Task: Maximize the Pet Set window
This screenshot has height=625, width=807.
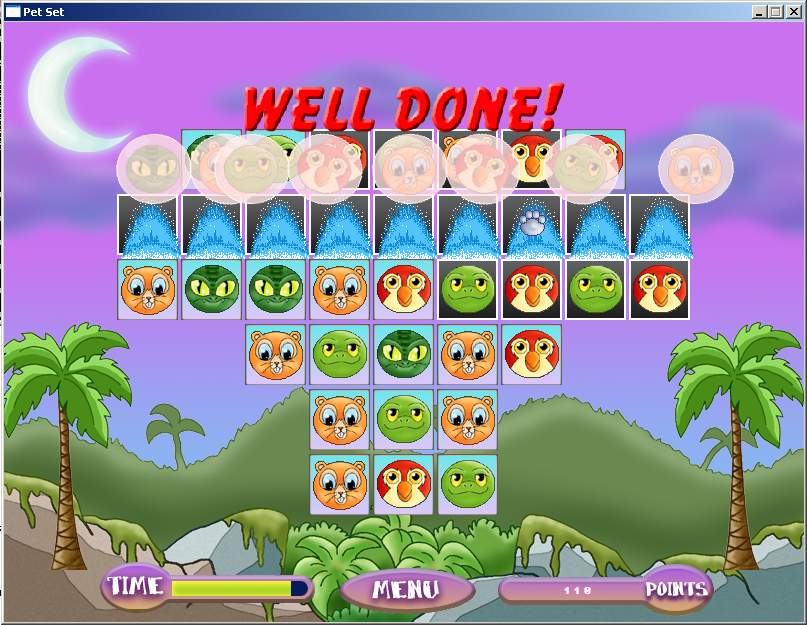Action: pos(777,12)
